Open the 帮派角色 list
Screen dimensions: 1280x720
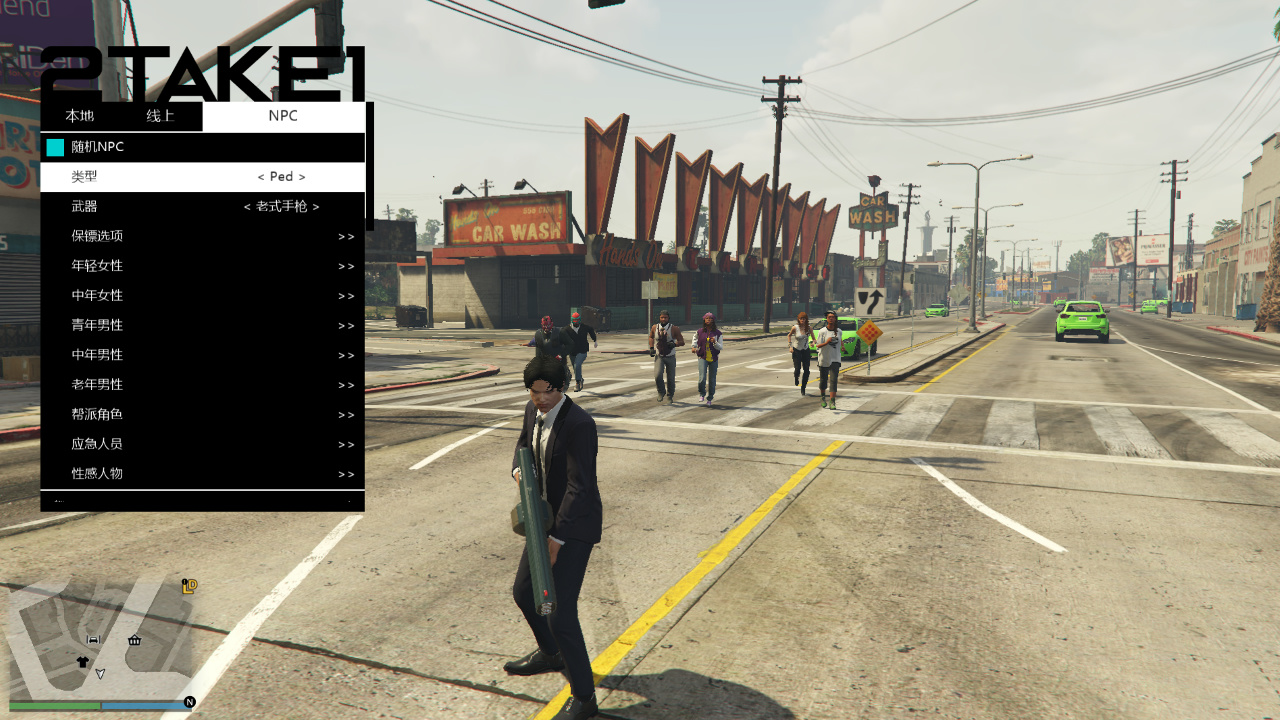tap(202, 414)
